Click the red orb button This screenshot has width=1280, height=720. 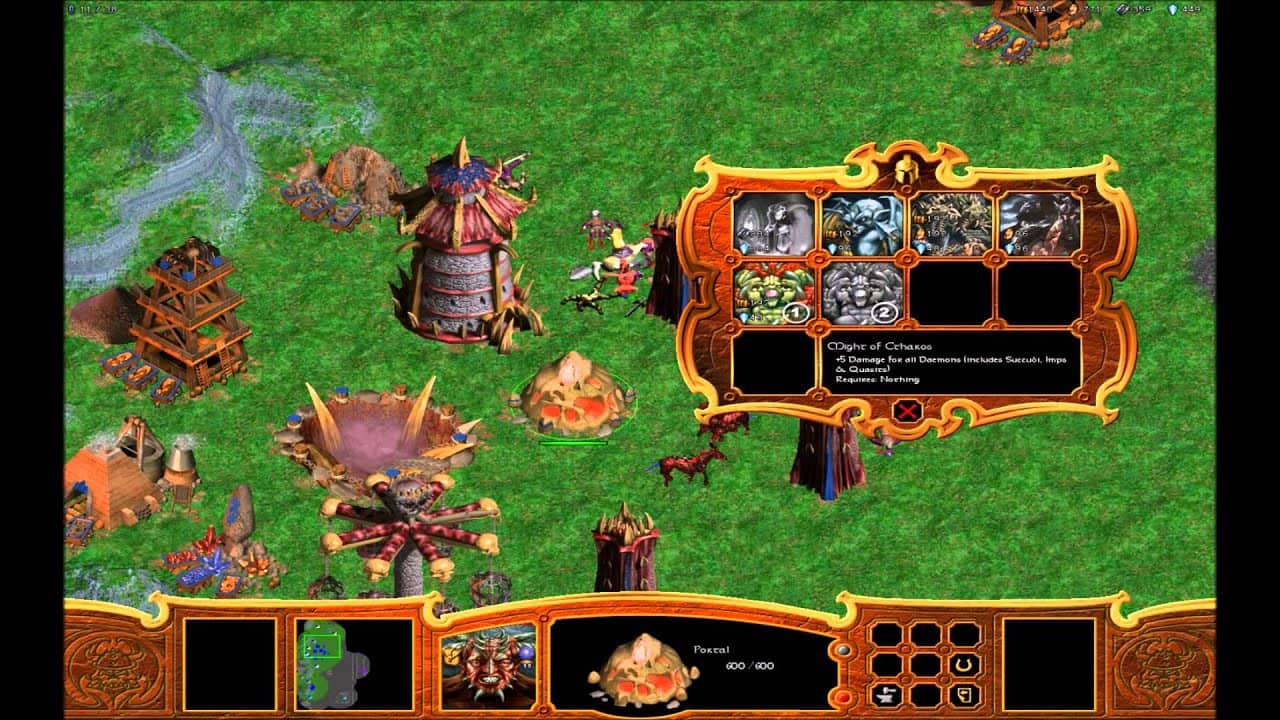click(x=843, y=695)
